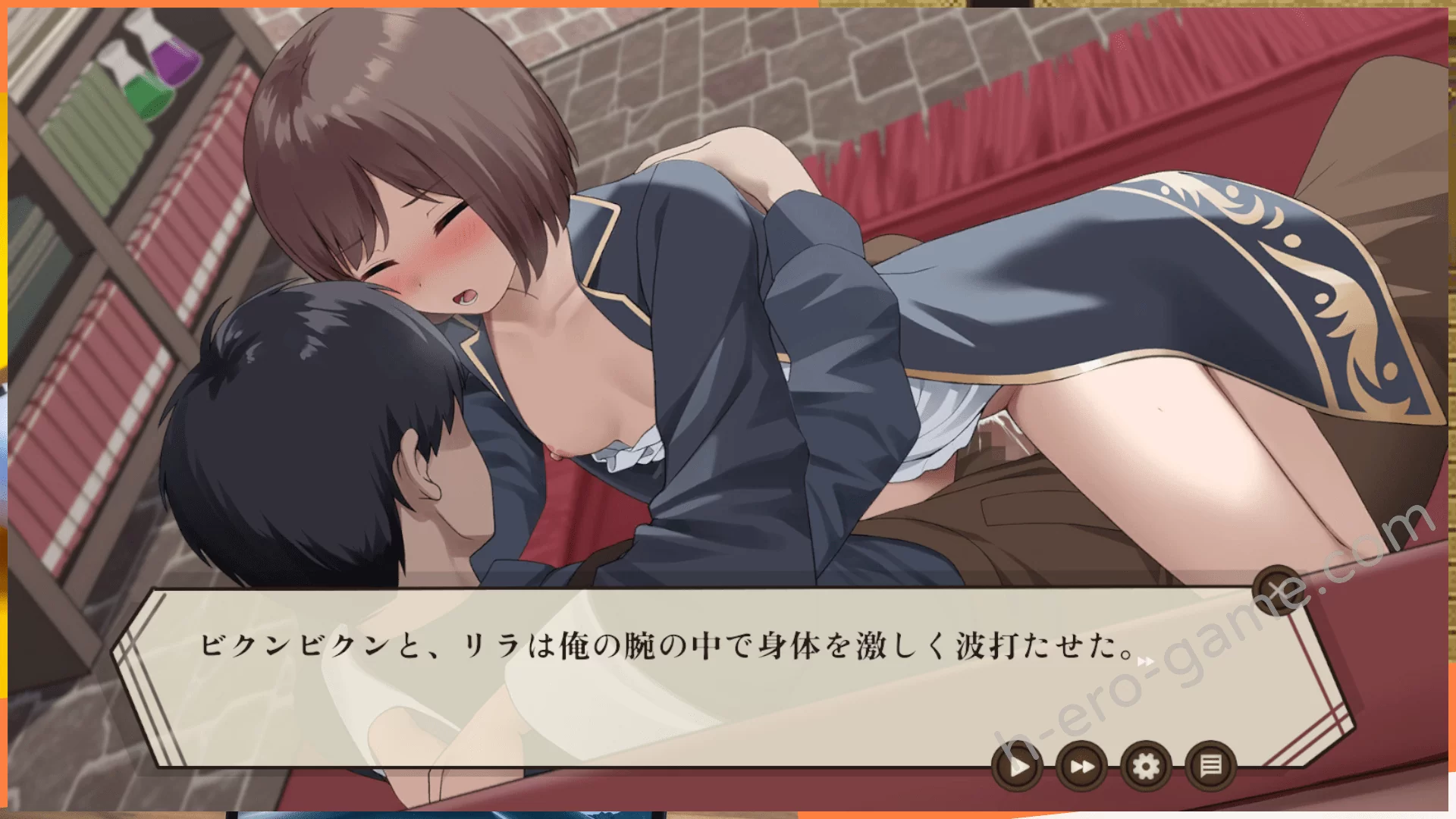Open settings with the gear icon
This screenshot has height=819, width=1456.
pos(1146,767)
